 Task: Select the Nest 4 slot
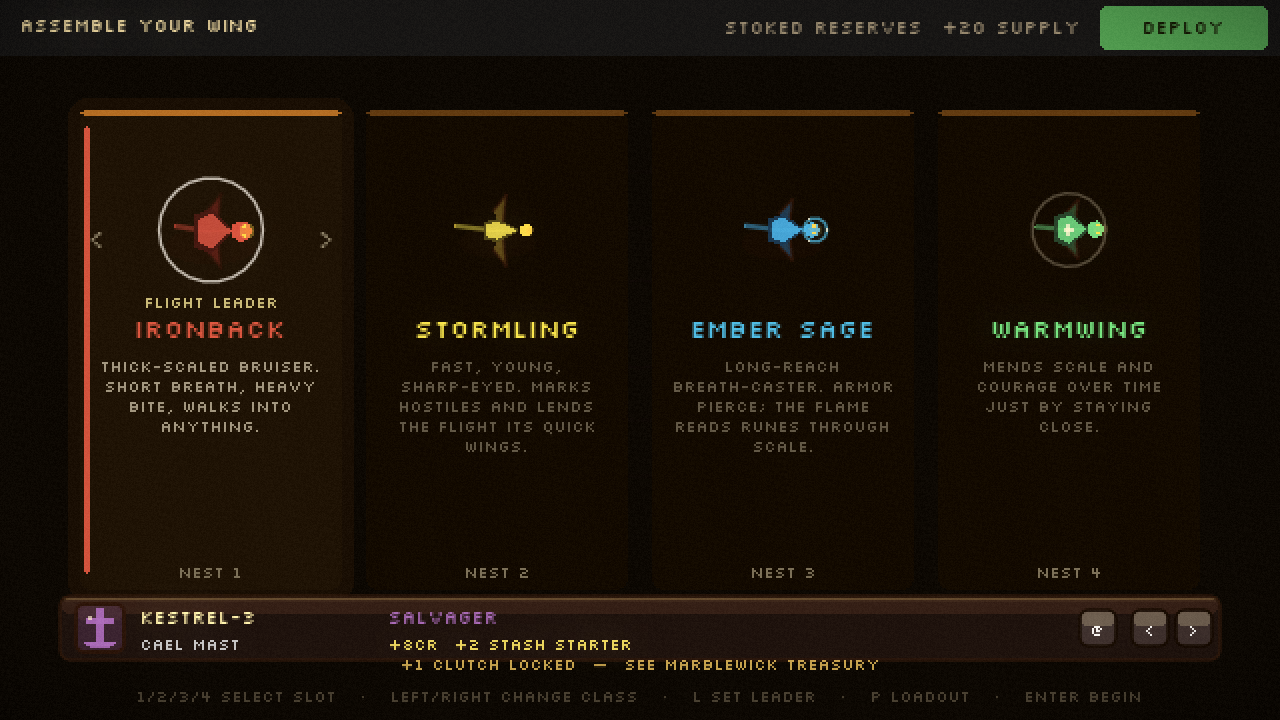click(x=1068, y=573)
